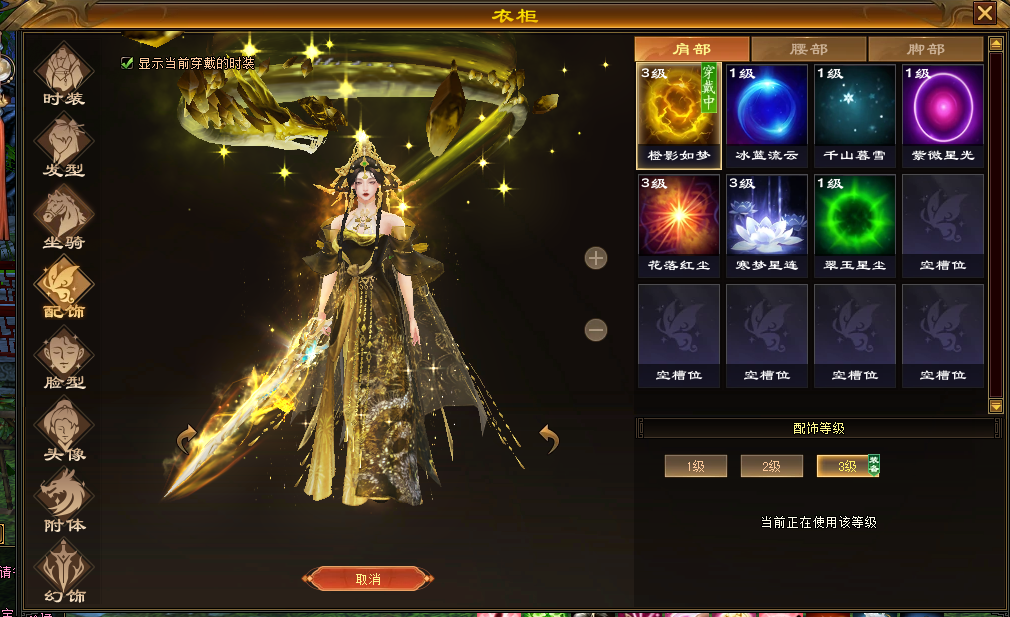This screenshot has width=1010, height=617.
Task: Open the 头像 portrait category
Action: (x=64, y=429)
